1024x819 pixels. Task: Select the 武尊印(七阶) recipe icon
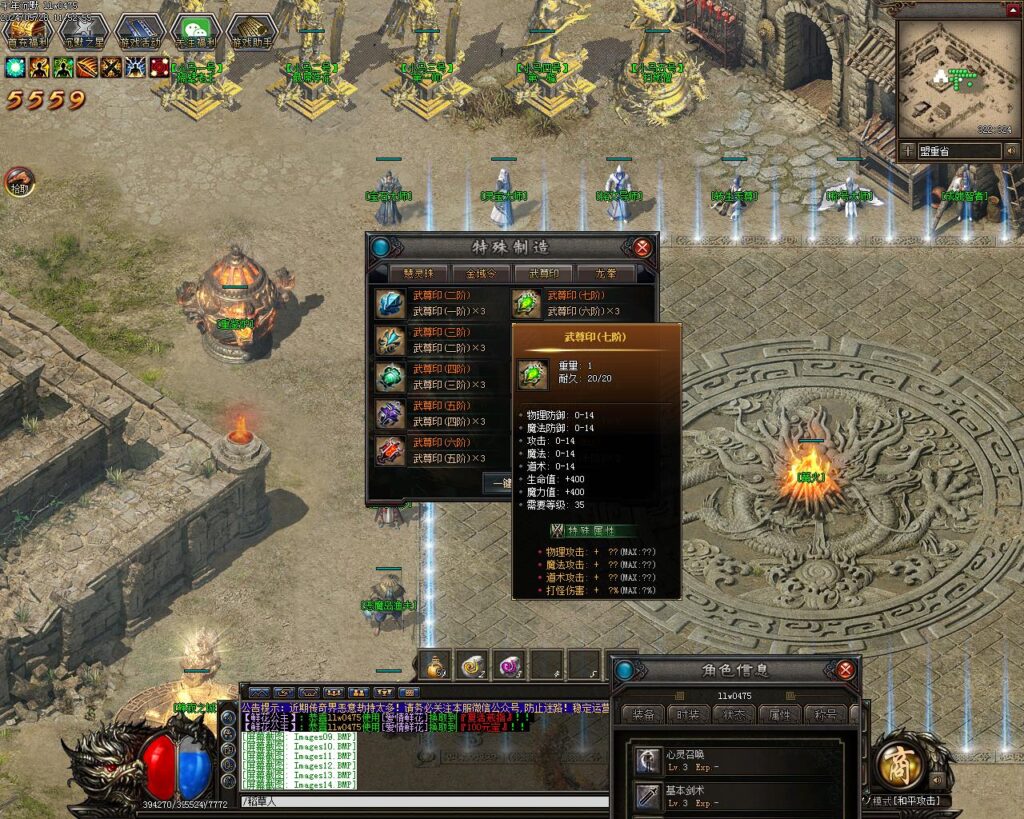tap(526, 304)
